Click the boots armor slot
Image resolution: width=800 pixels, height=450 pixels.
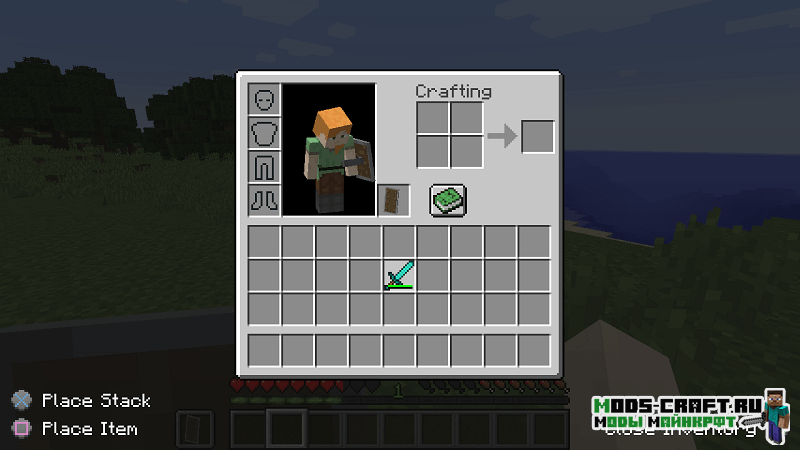264,198
